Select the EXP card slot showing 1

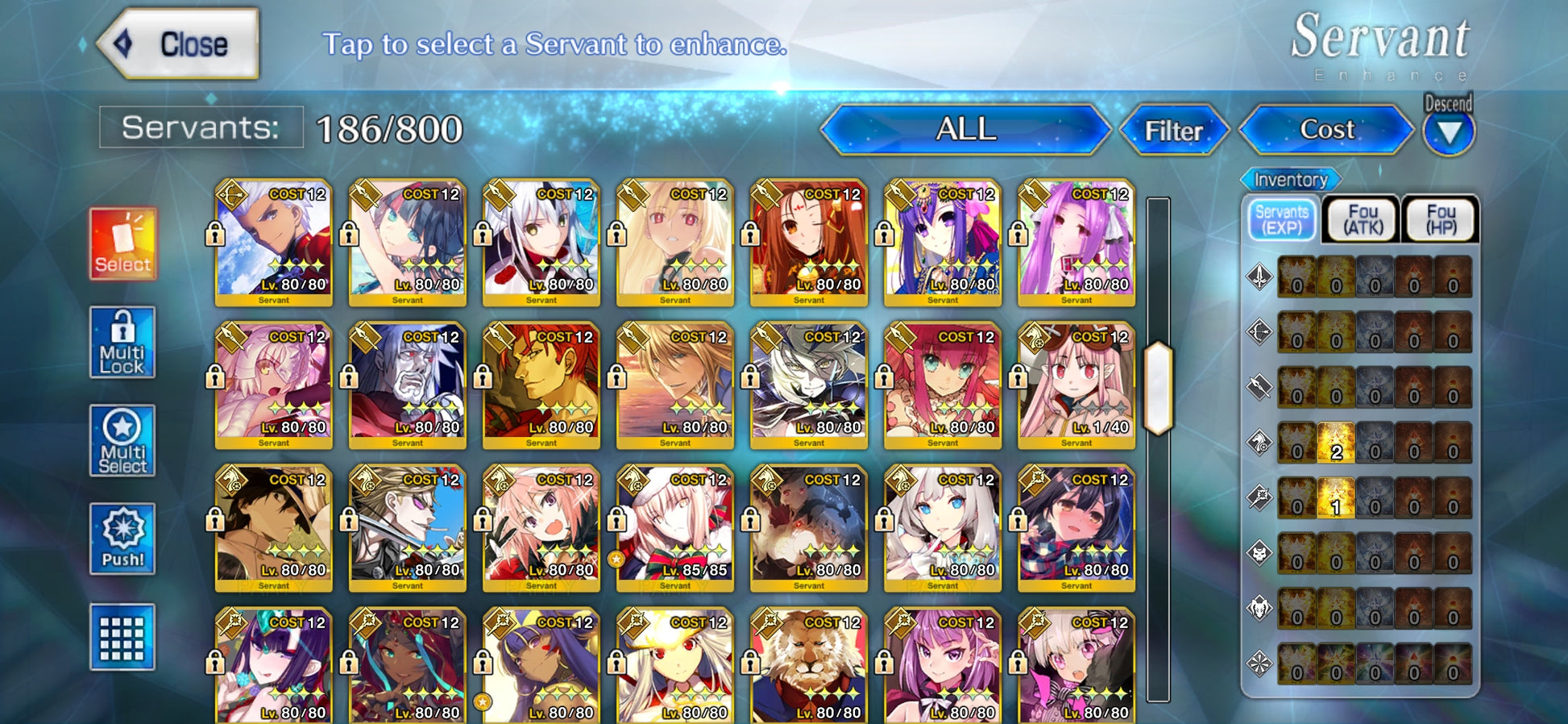tap(1336, 497)
